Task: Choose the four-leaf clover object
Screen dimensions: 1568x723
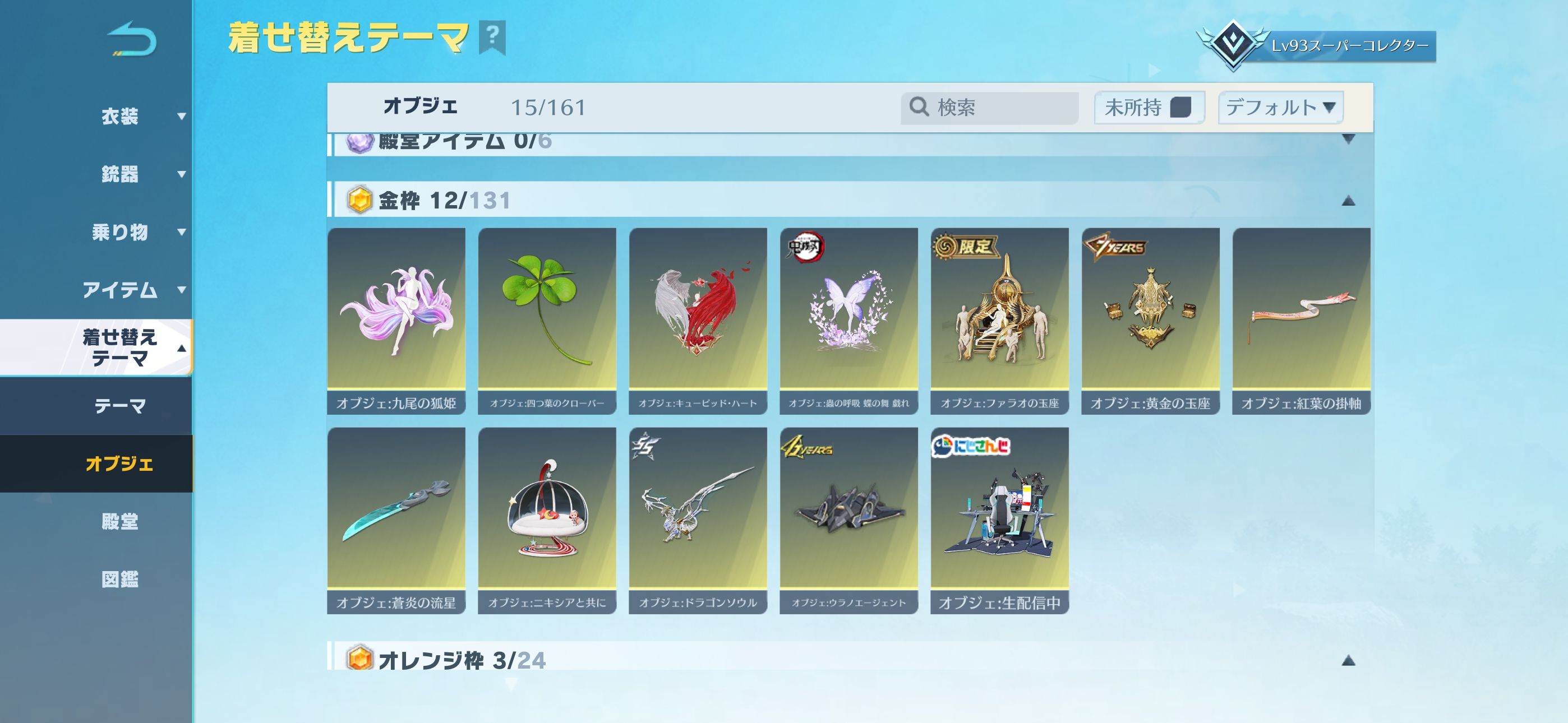Action: (547, 321)
